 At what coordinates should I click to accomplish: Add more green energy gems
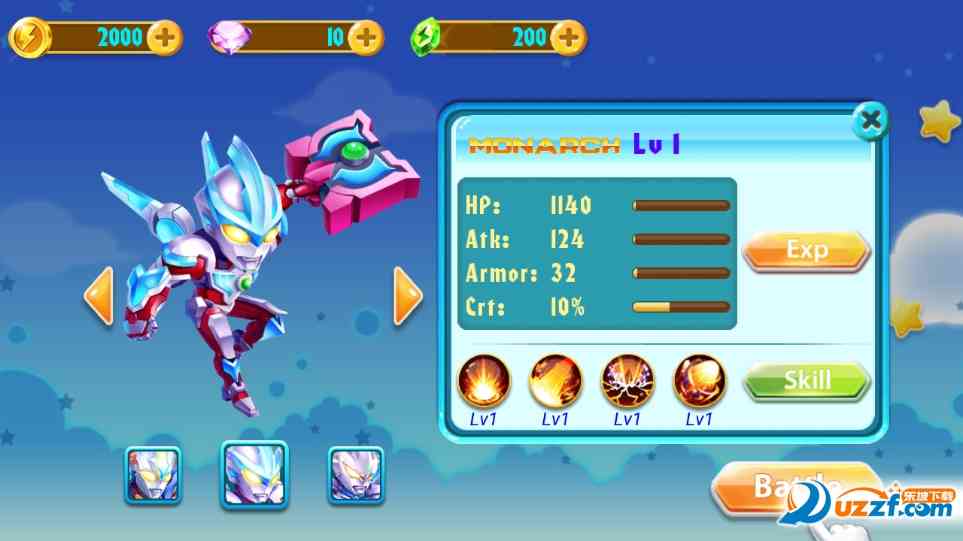568,38
